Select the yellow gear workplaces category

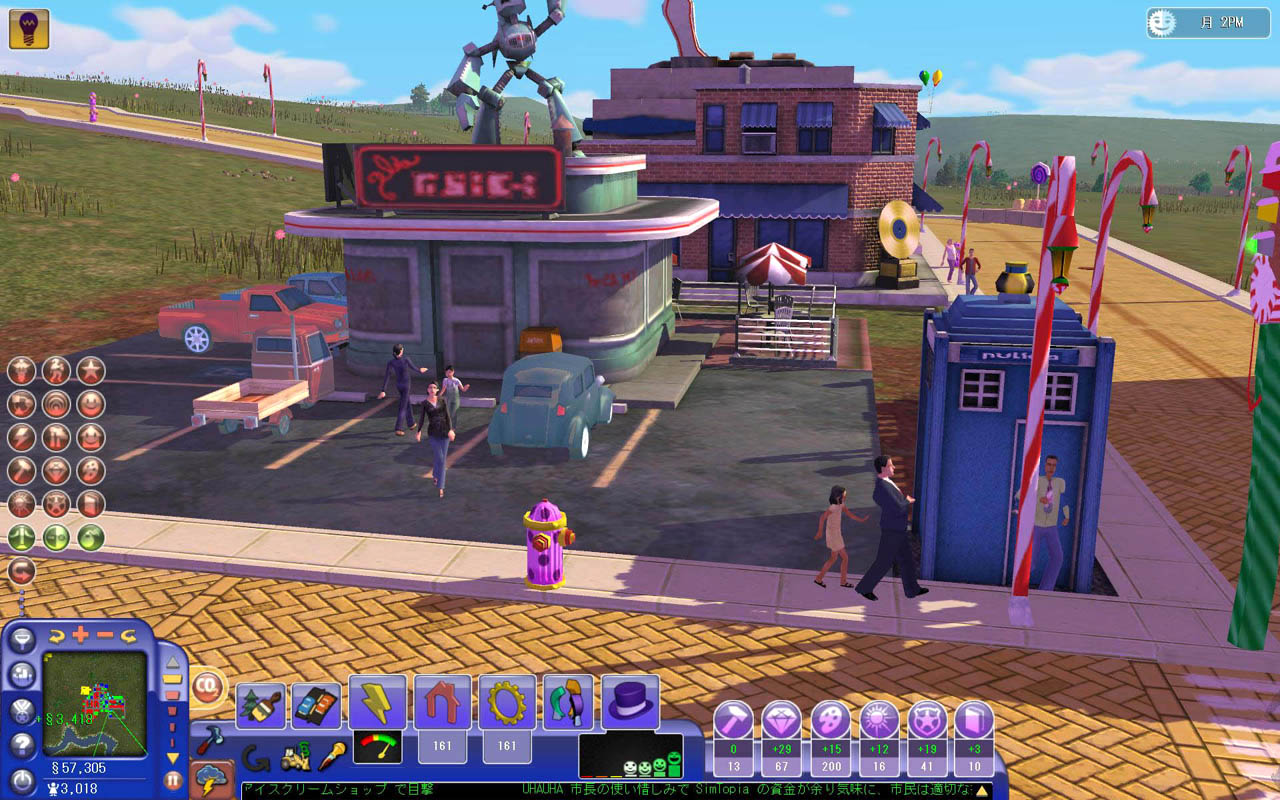point(507,702)
